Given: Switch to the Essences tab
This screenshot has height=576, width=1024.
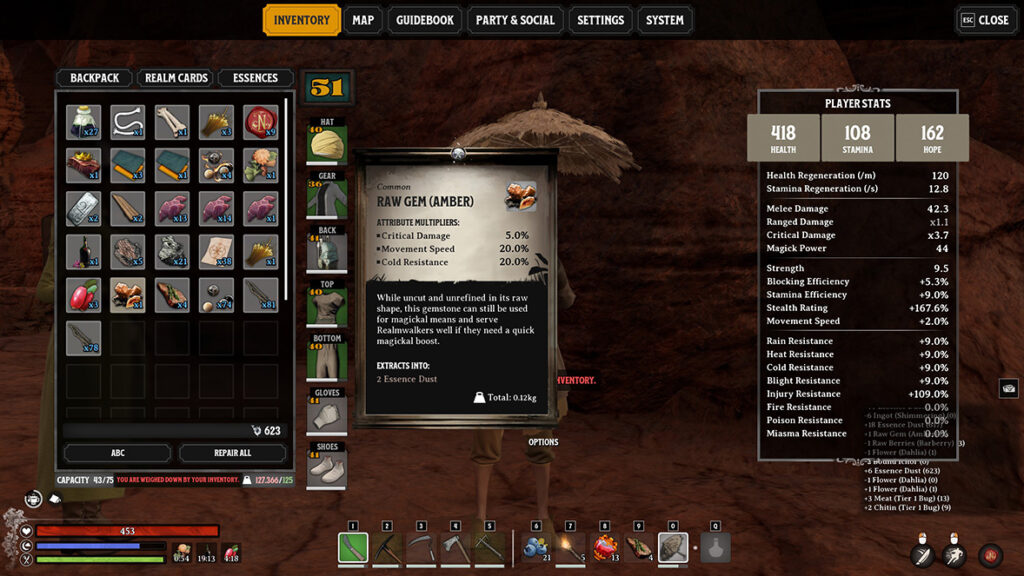Looking at the screenshot, I should click(x=256, y=78).
